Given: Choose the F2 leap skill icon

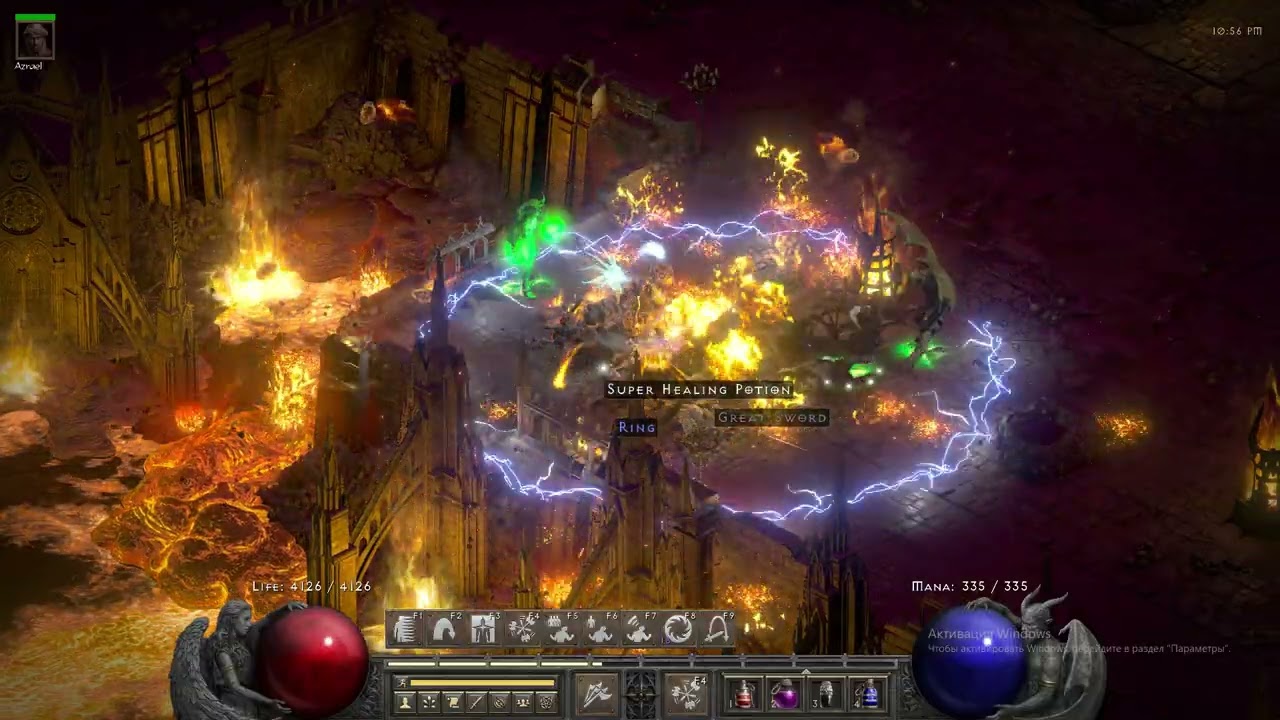Looking at the screenshot, I should pos(445,629).
